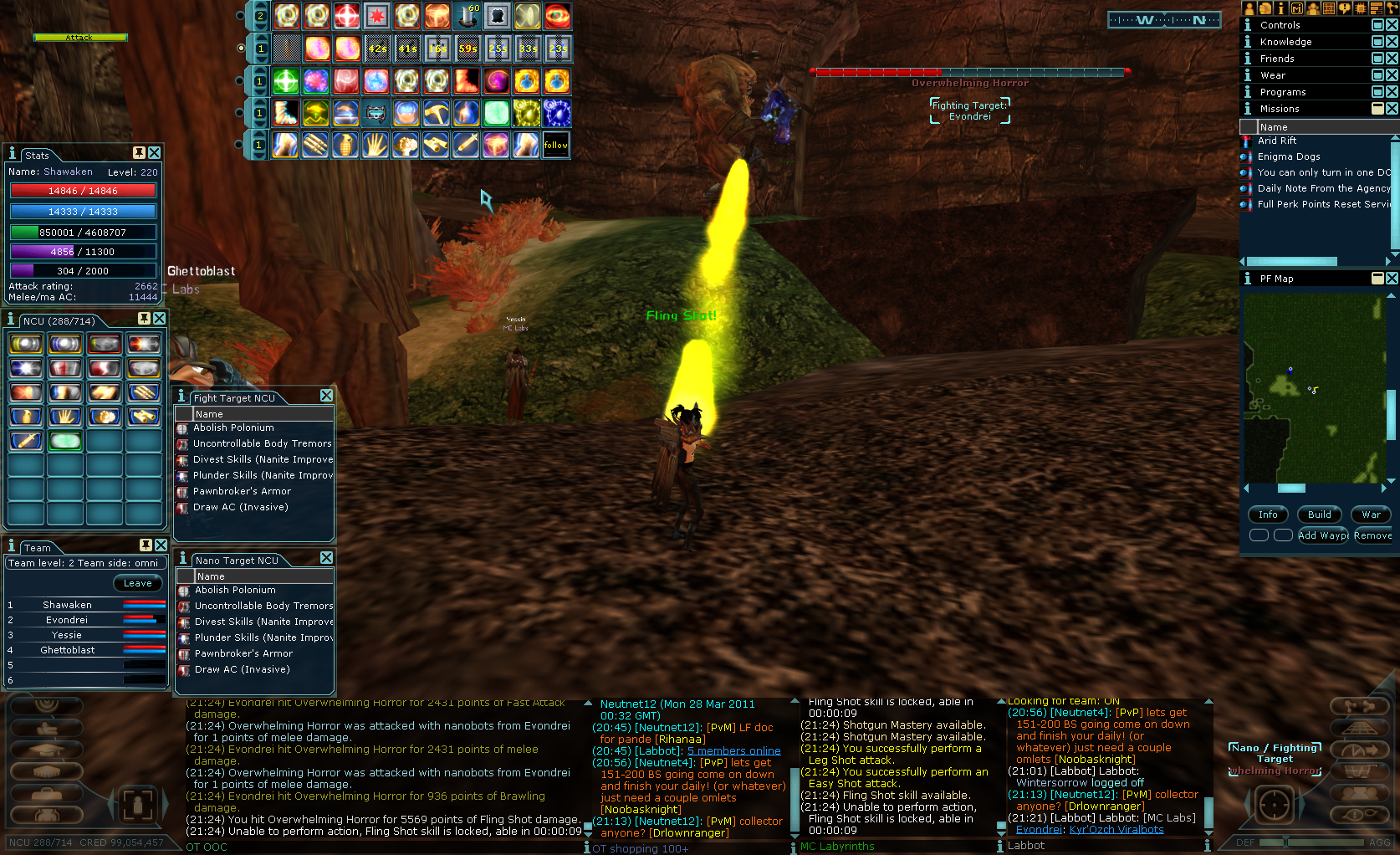Click the Build button below the map
The height and width of the screenshot is (855, 1400).
point(1319,515)
